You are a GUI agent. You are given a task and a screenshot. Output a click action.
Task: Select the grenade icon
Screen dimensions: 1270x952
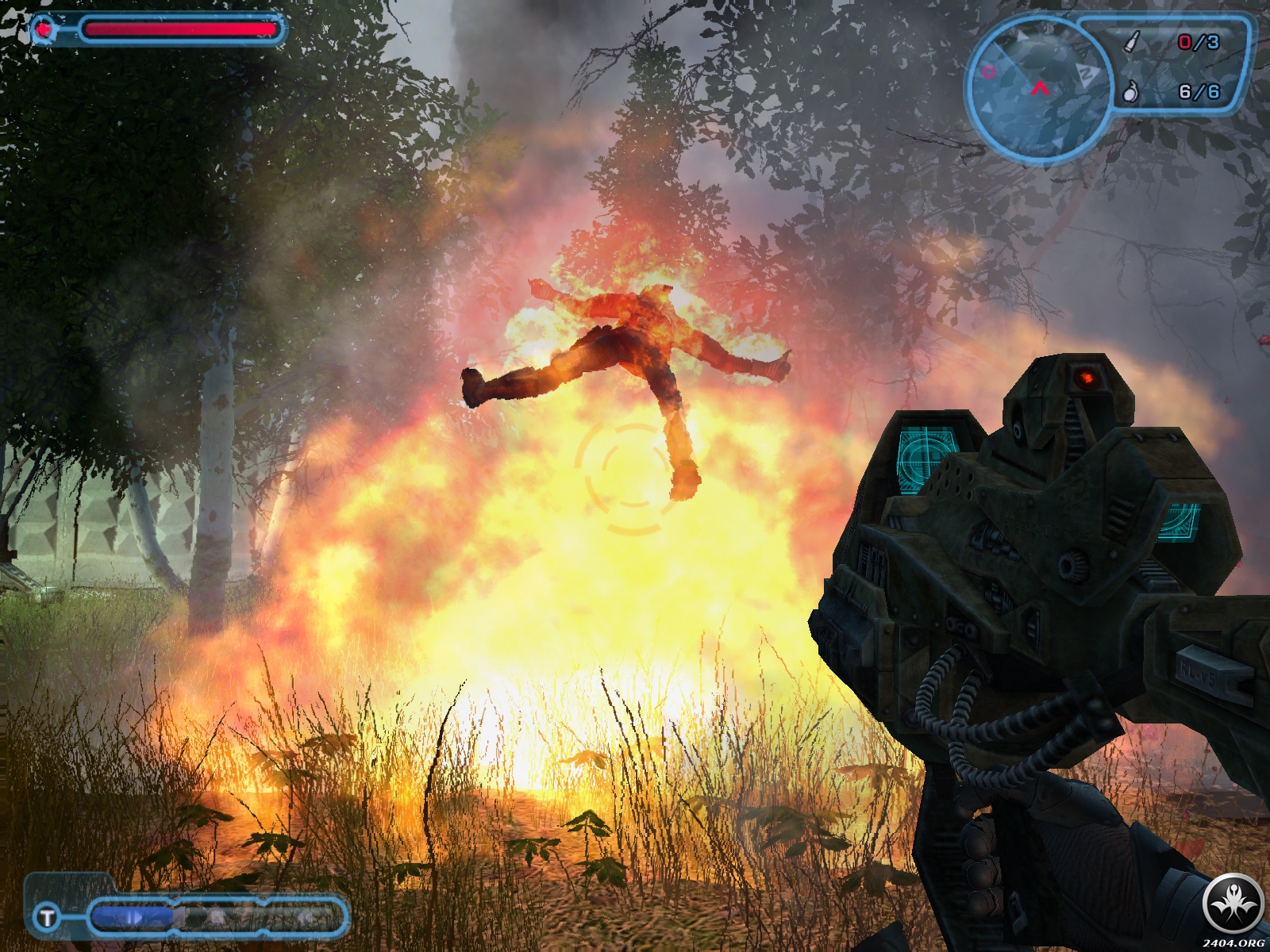click(x=1130, y=92)
